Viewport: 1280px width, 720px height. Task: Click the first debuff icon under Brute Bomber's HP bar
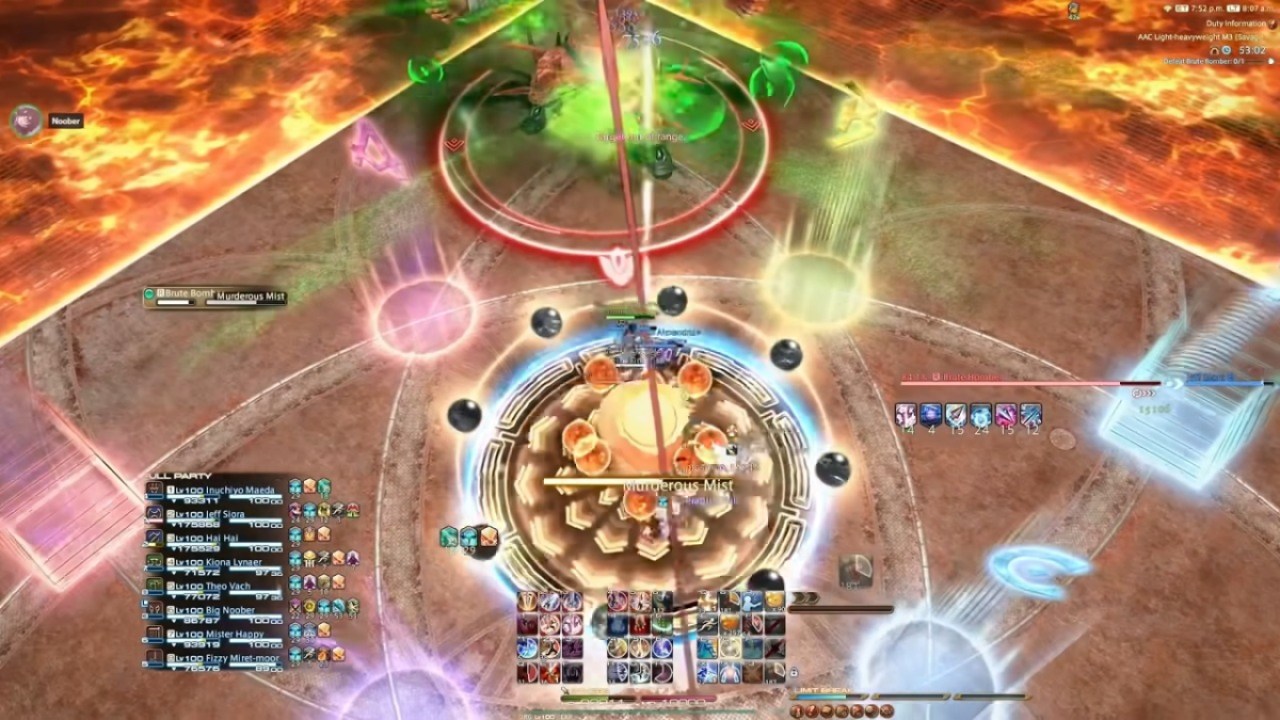tap(905, 414)
